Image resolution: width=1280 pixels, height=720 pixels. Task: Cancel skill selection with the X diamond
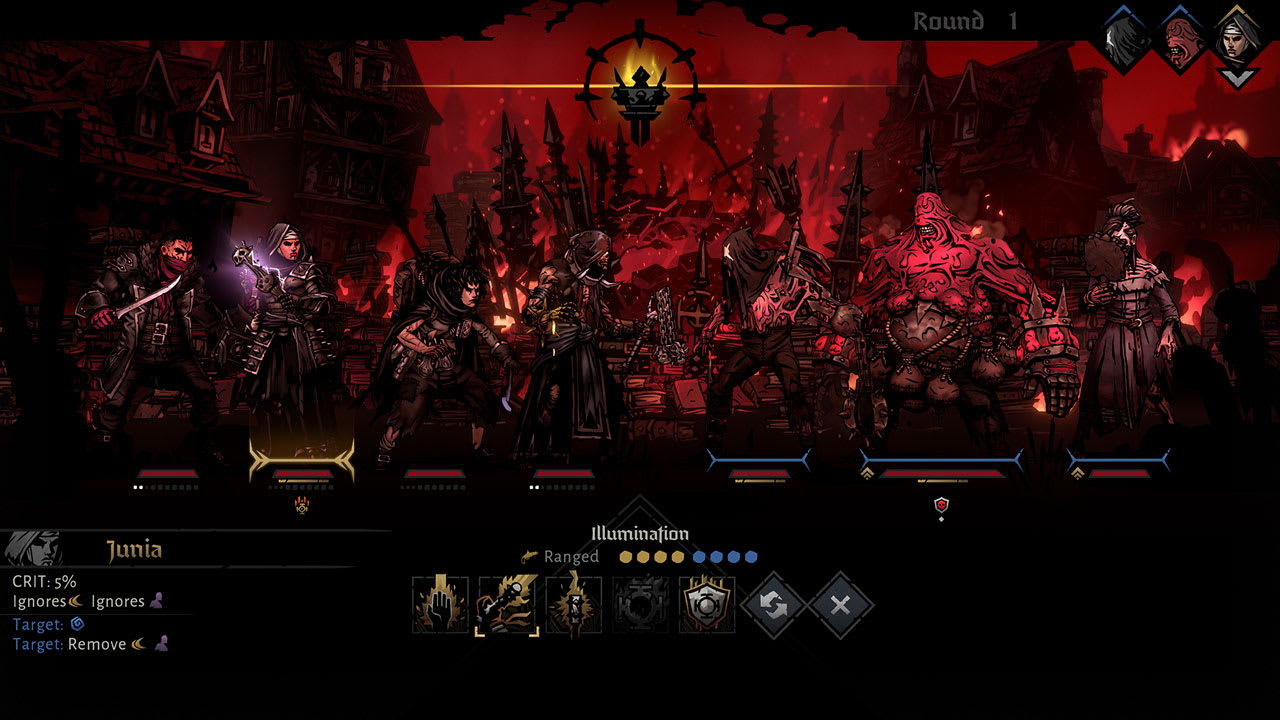coord(840,604)
